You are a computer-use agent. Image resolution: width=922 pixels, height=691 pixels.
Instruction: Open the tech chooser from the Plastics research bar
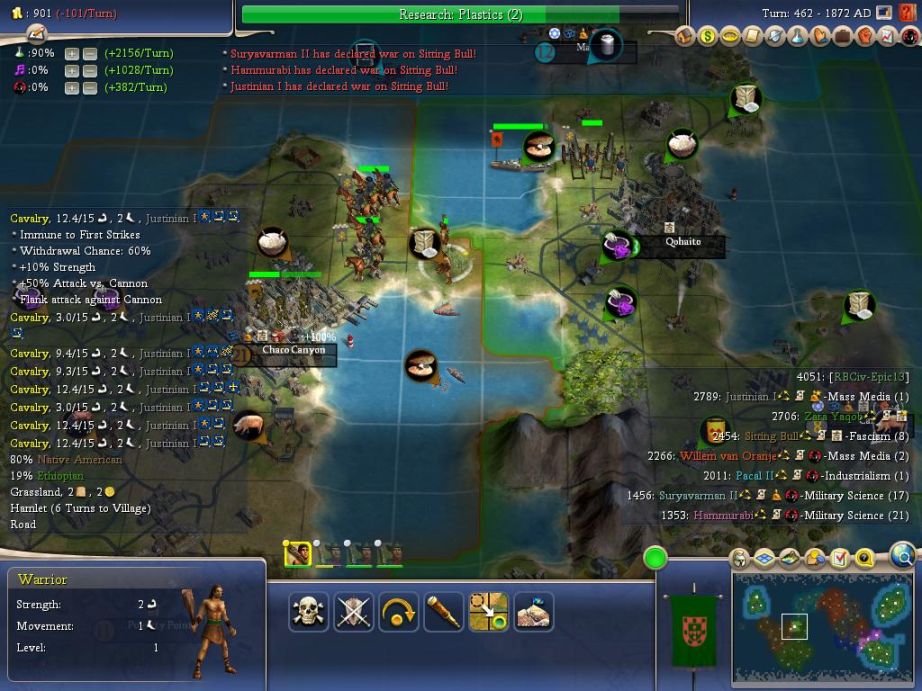460,14
